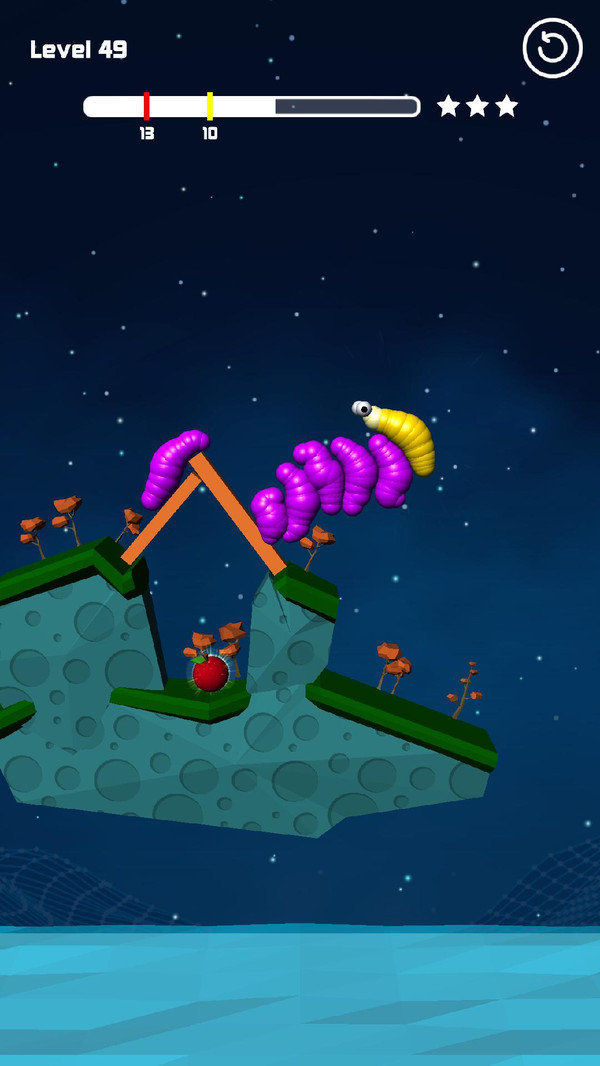Restart the level with the circular arrow button
Image resolution: width=600 pixels, height=1066 pixels.
click(x=552, y=48)
